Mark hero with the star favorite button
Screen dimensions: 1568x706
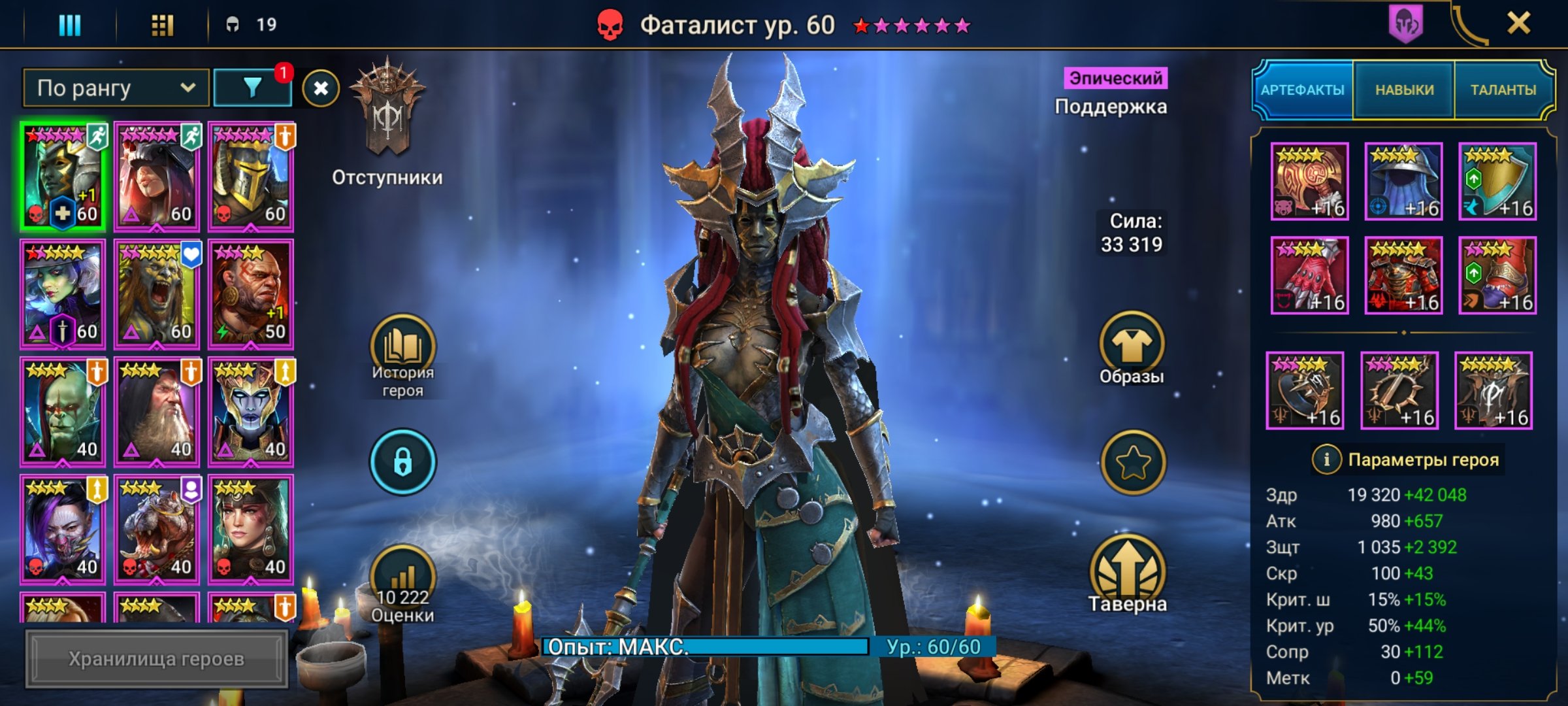1133,462
